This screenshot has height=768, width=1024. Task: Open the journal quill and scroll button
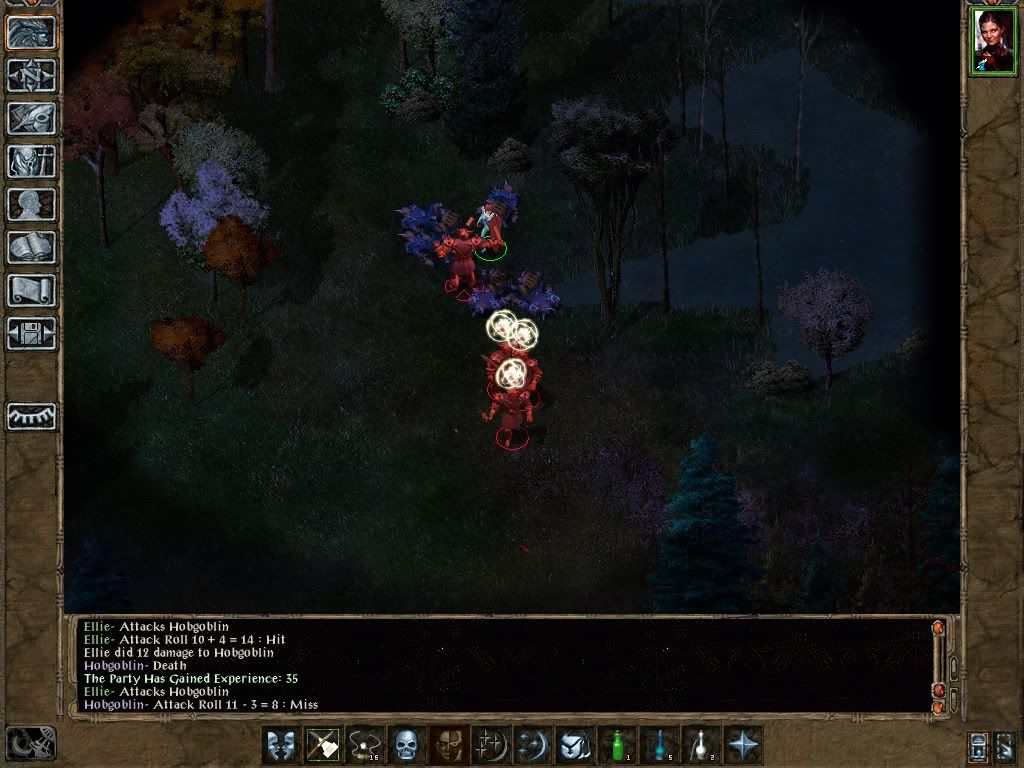click(31, 118)
